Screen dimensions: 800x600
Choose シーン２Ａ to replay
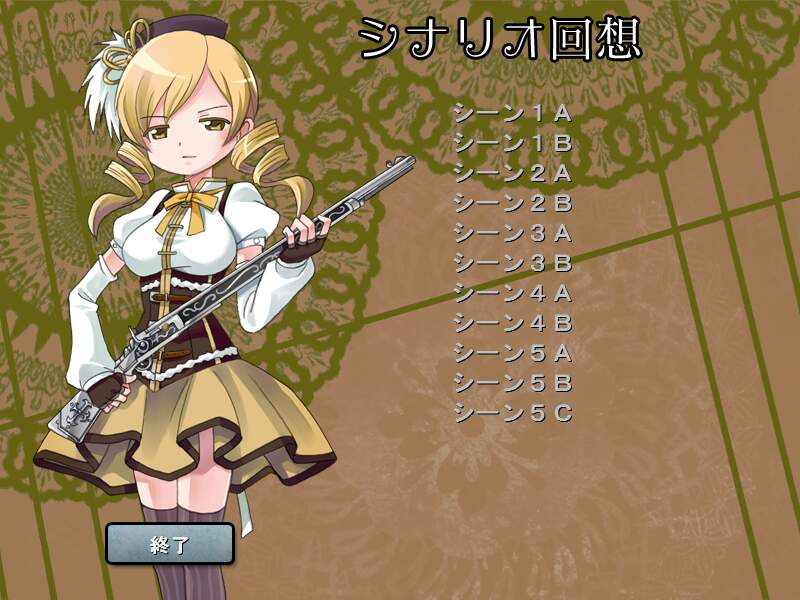pyautogui.click(x=512, y=172)
